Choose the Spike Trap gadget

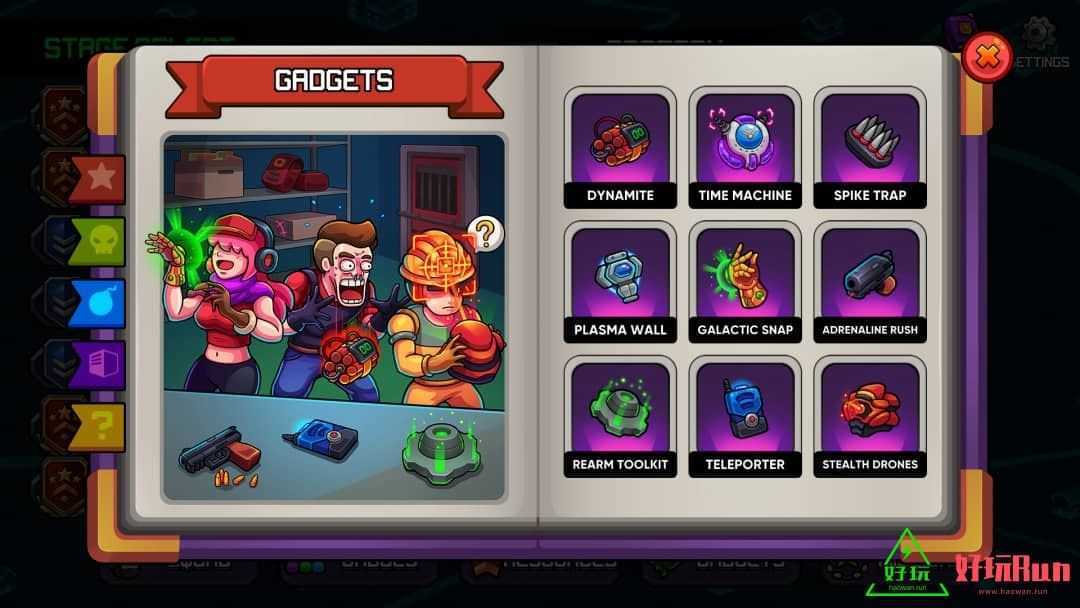coord(870,147)
